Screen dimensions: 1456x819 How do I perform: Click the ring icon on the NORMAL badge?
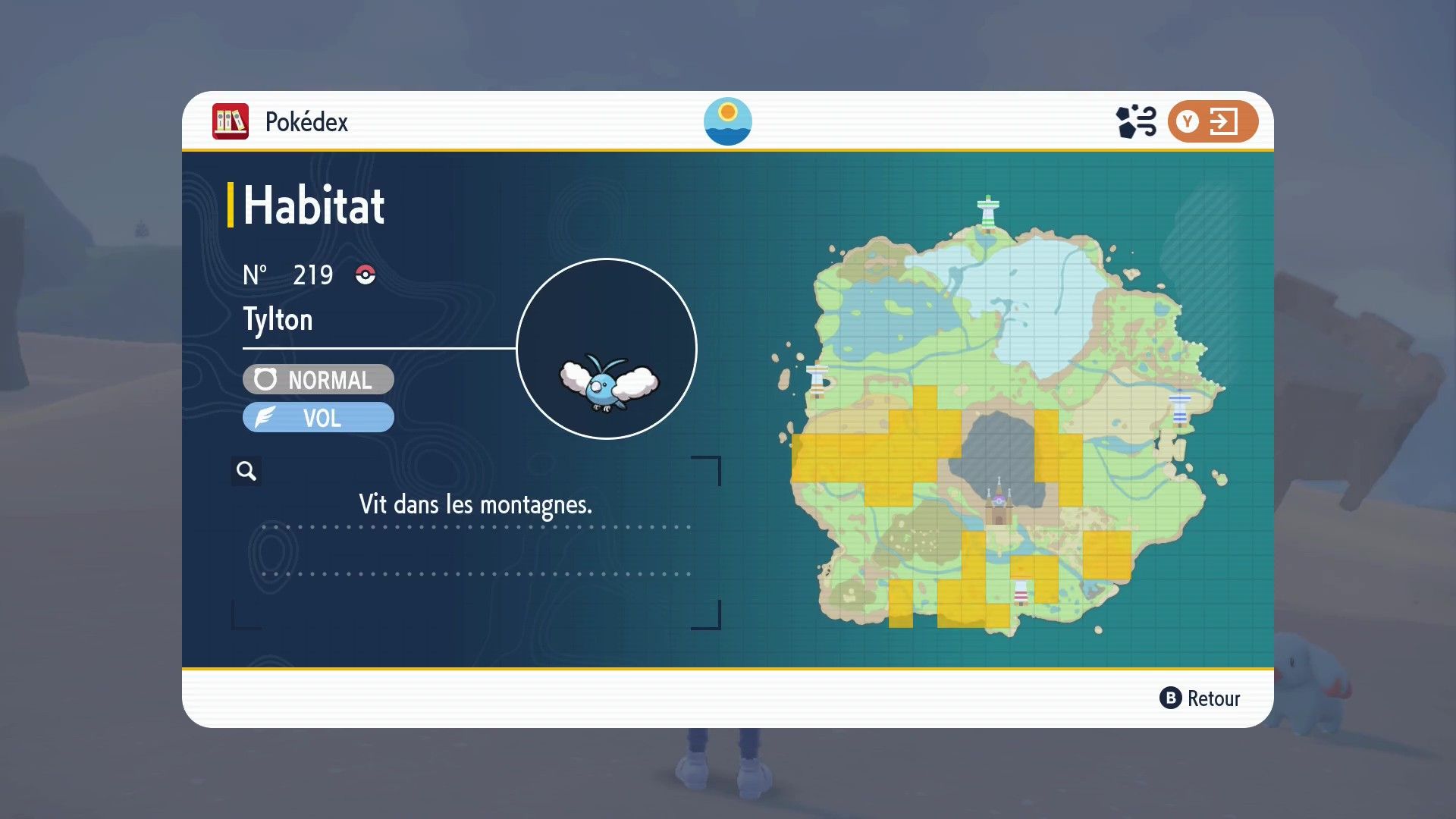[265, 379]
